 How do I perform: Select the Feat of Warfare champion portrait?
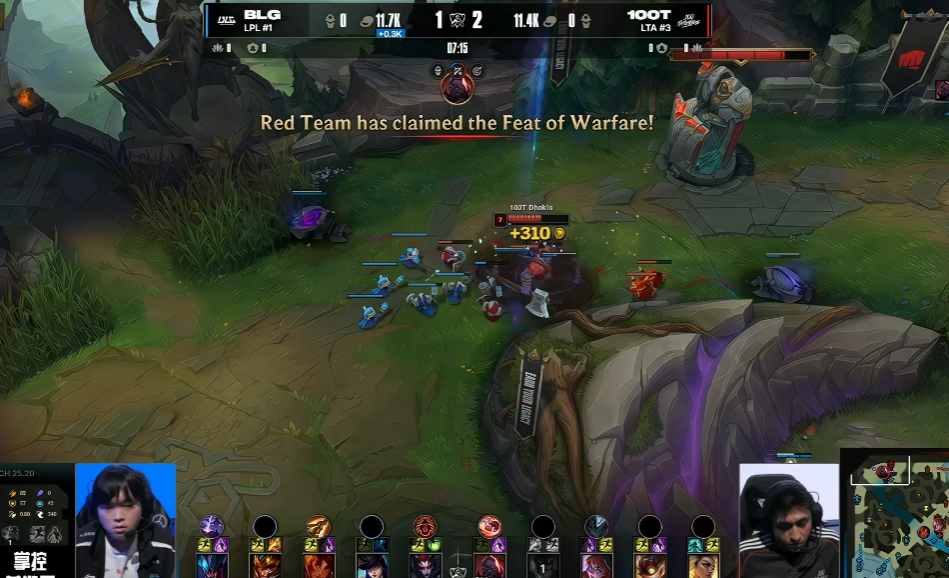457,88
